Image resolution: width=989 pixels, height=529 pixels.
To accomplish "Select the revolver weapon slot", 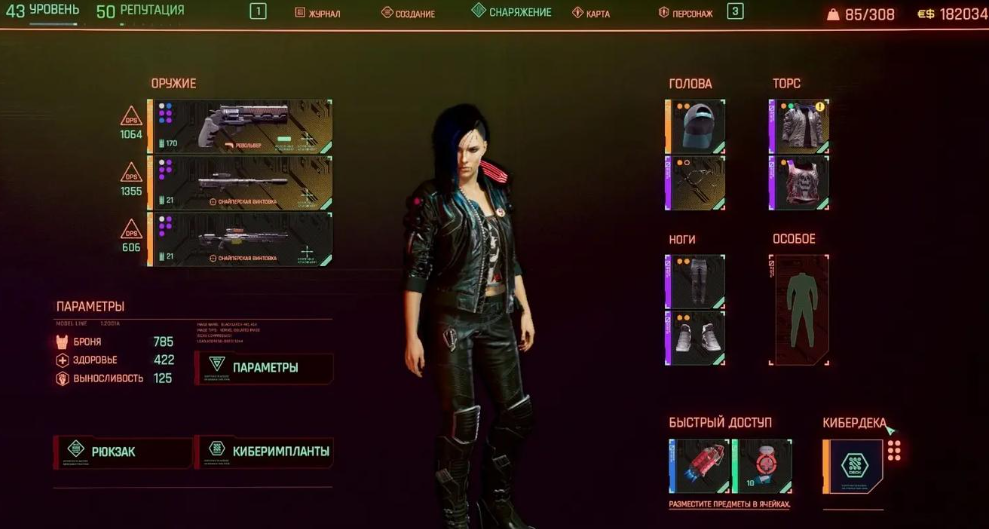I will pyautogui.click(x=240, y=126).
